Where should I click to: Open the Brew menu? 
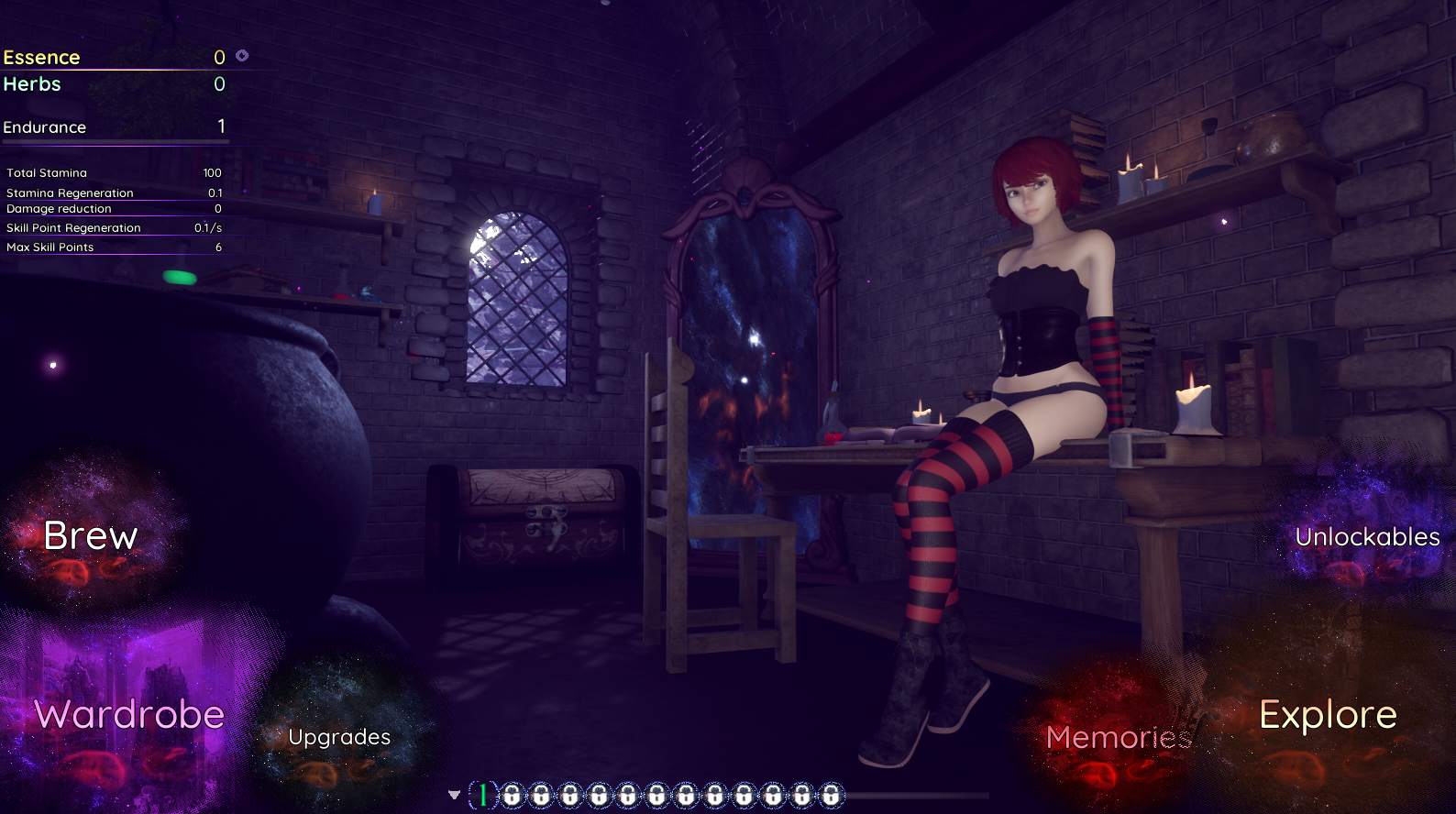tap(91, 536)
